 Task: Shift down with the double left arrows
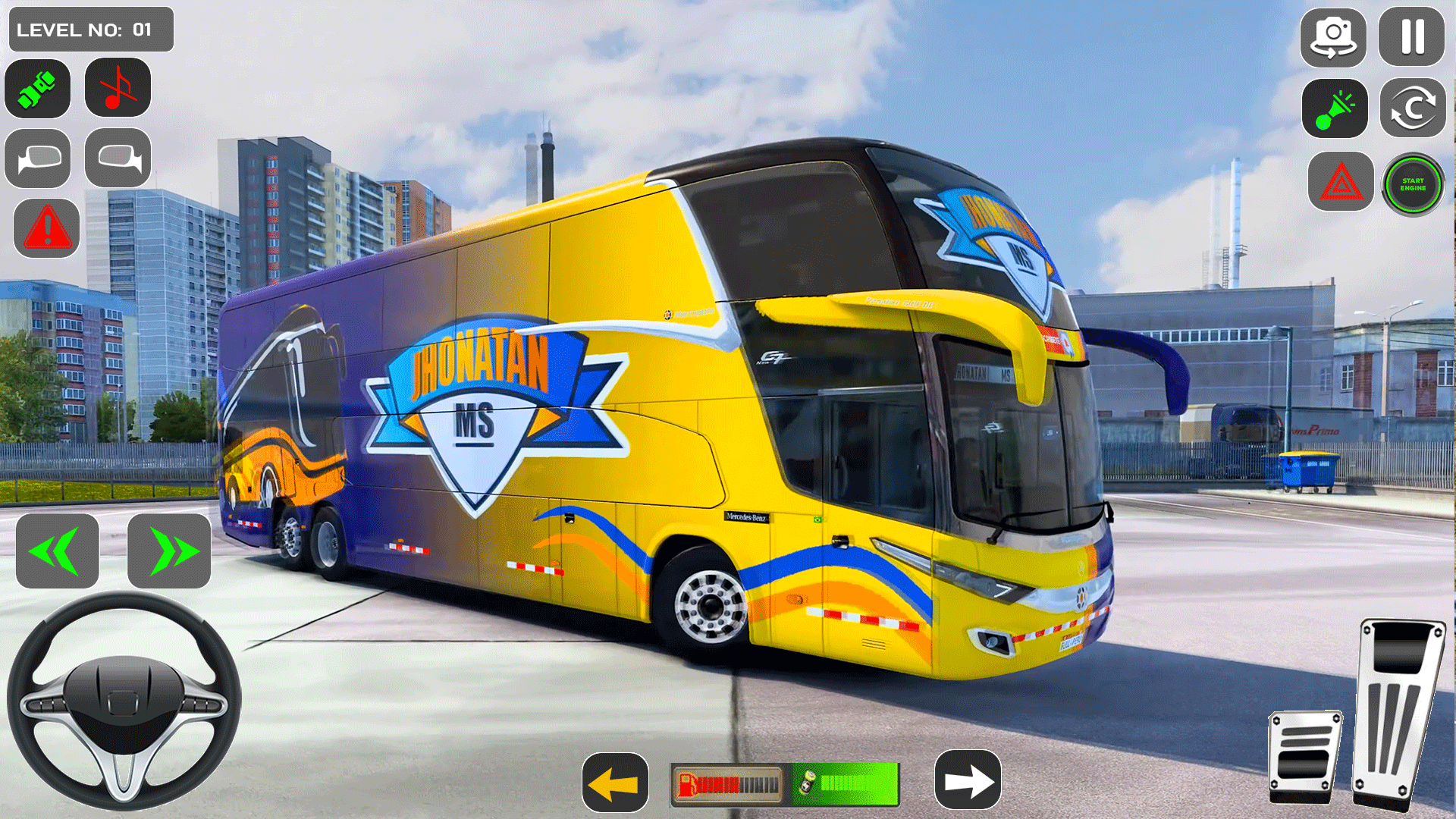pos(57,551)
